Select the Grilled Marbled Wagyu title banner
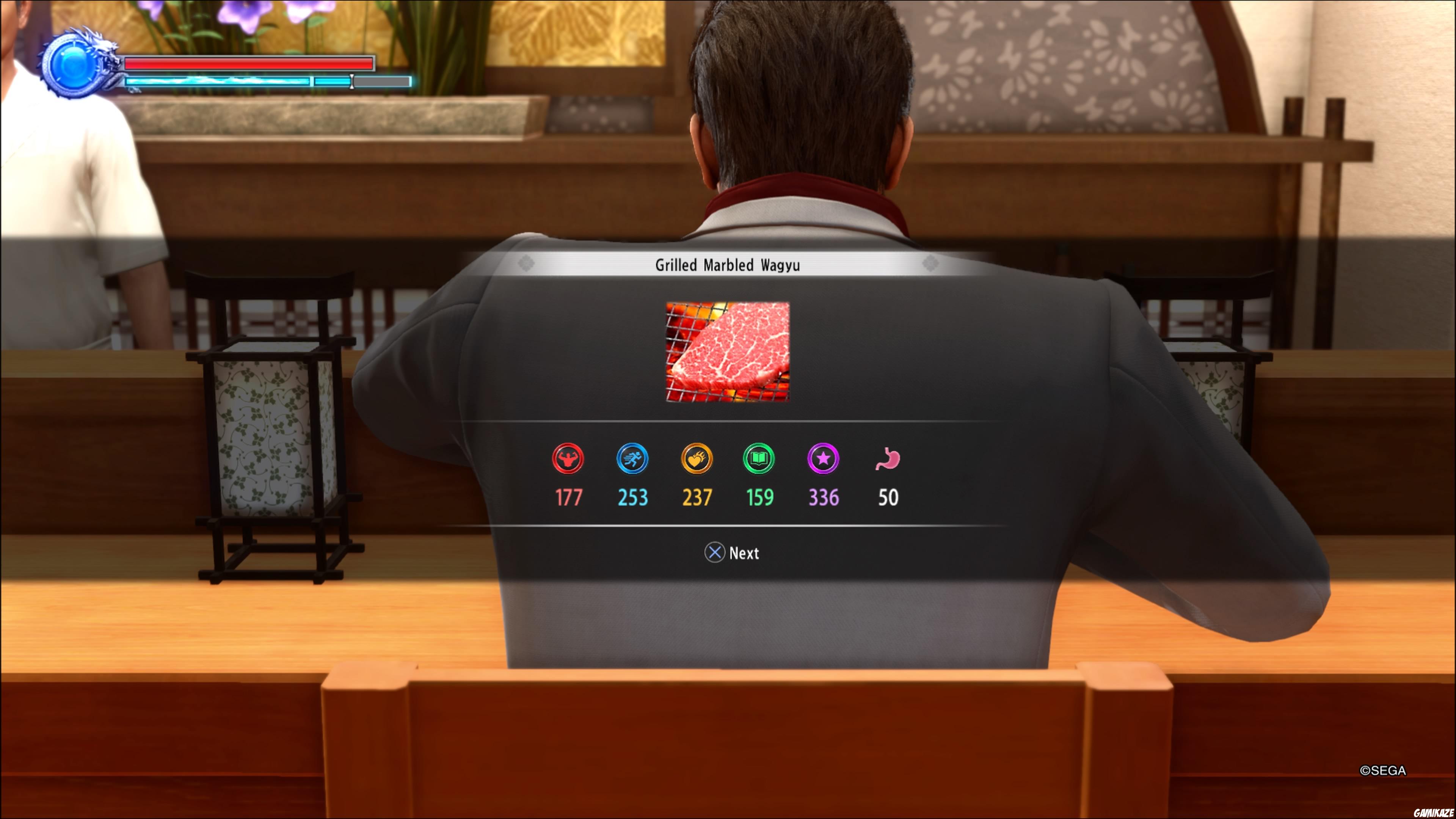The height and width of the screenshot is (819, 1456). 728,265
